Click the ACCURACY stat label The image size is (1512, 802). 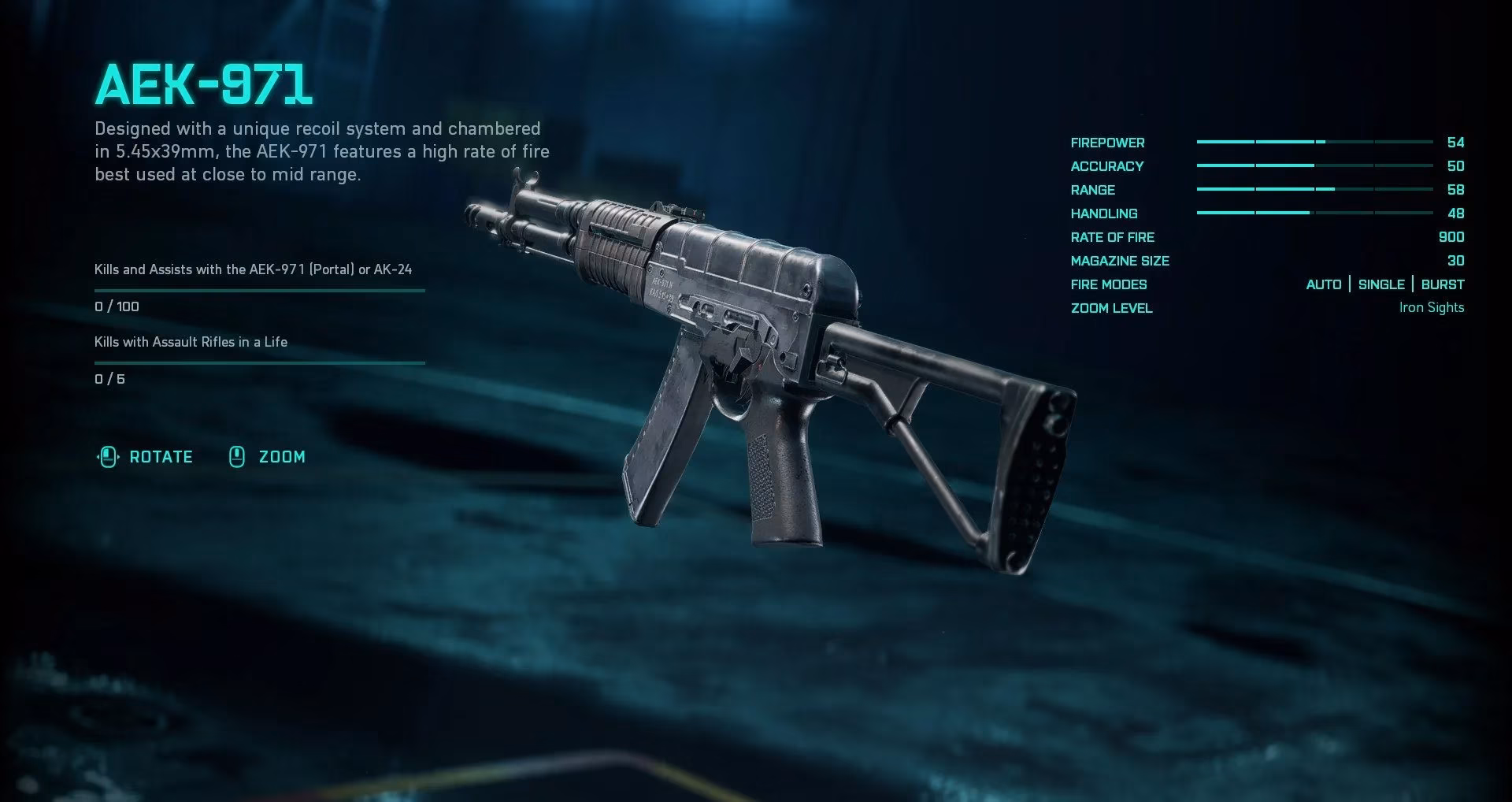tap(1107, 166)
